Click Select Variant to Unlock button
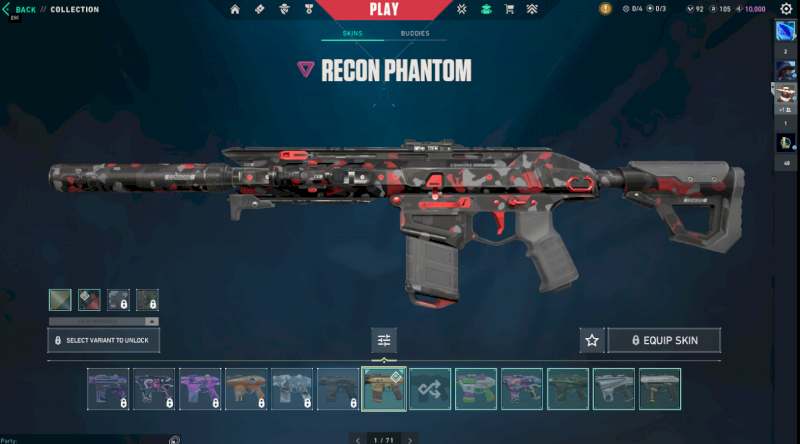Screen dimensions: 800x444 tap(104, 341)
